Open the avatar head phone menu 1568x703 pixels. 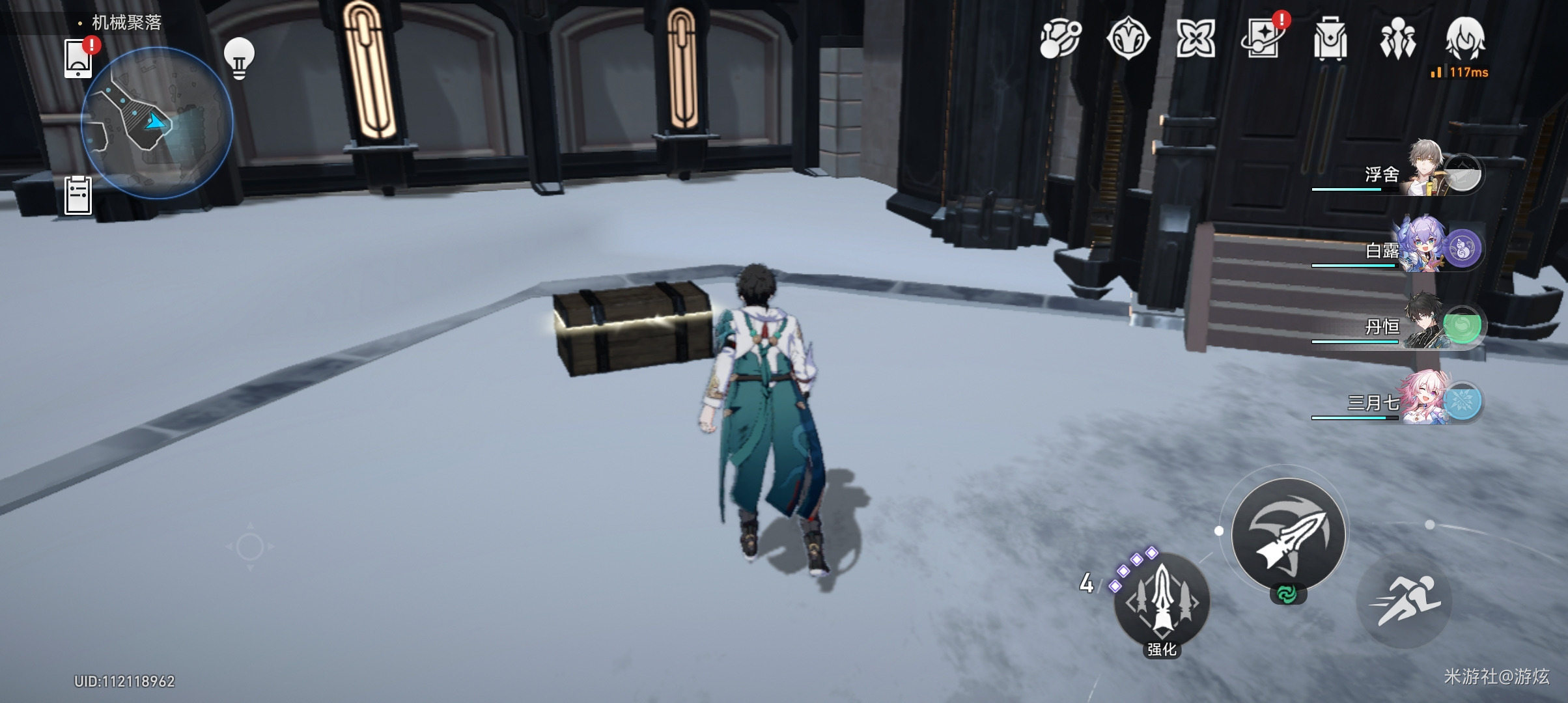(1465, 38)
